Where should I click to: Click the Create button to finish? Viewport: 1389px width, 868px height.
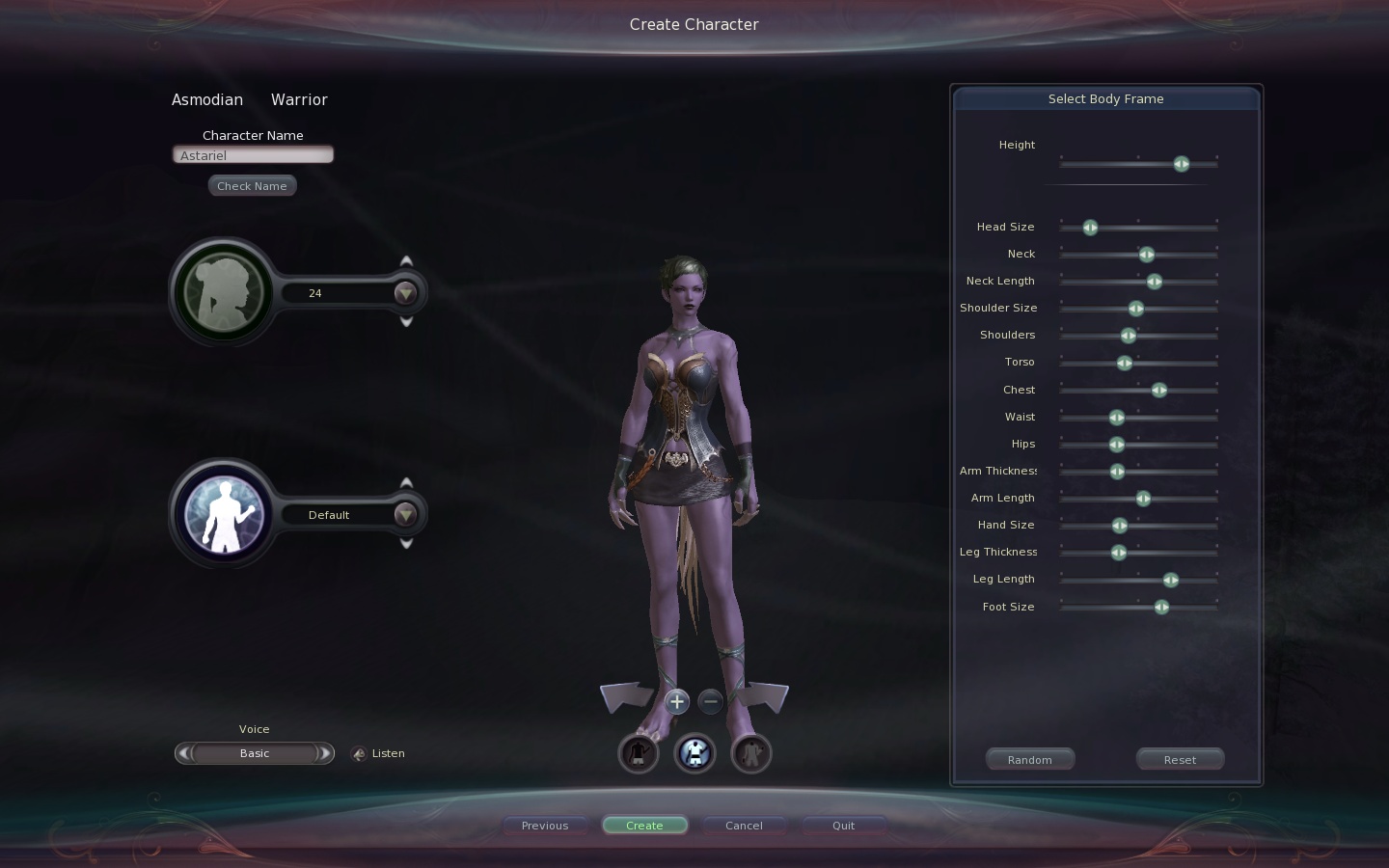(x=644, y=826)
